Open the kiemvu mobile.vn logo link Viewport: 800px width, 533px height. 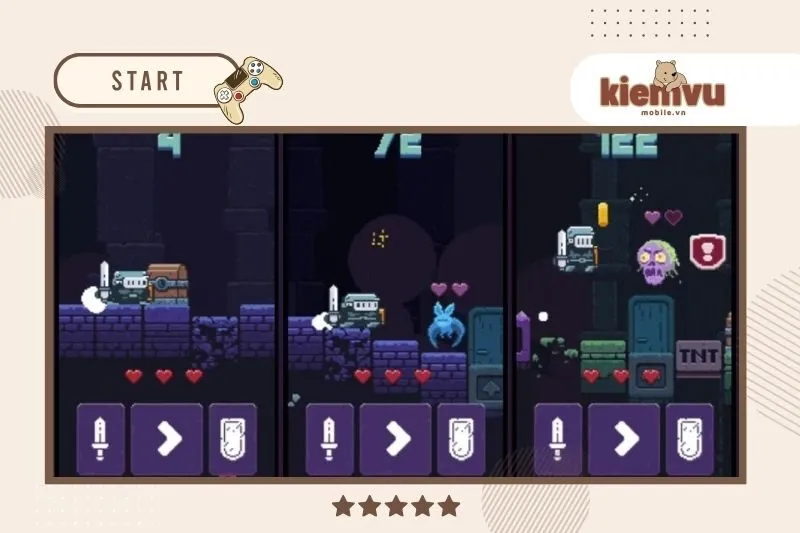(x=662, y=90)
